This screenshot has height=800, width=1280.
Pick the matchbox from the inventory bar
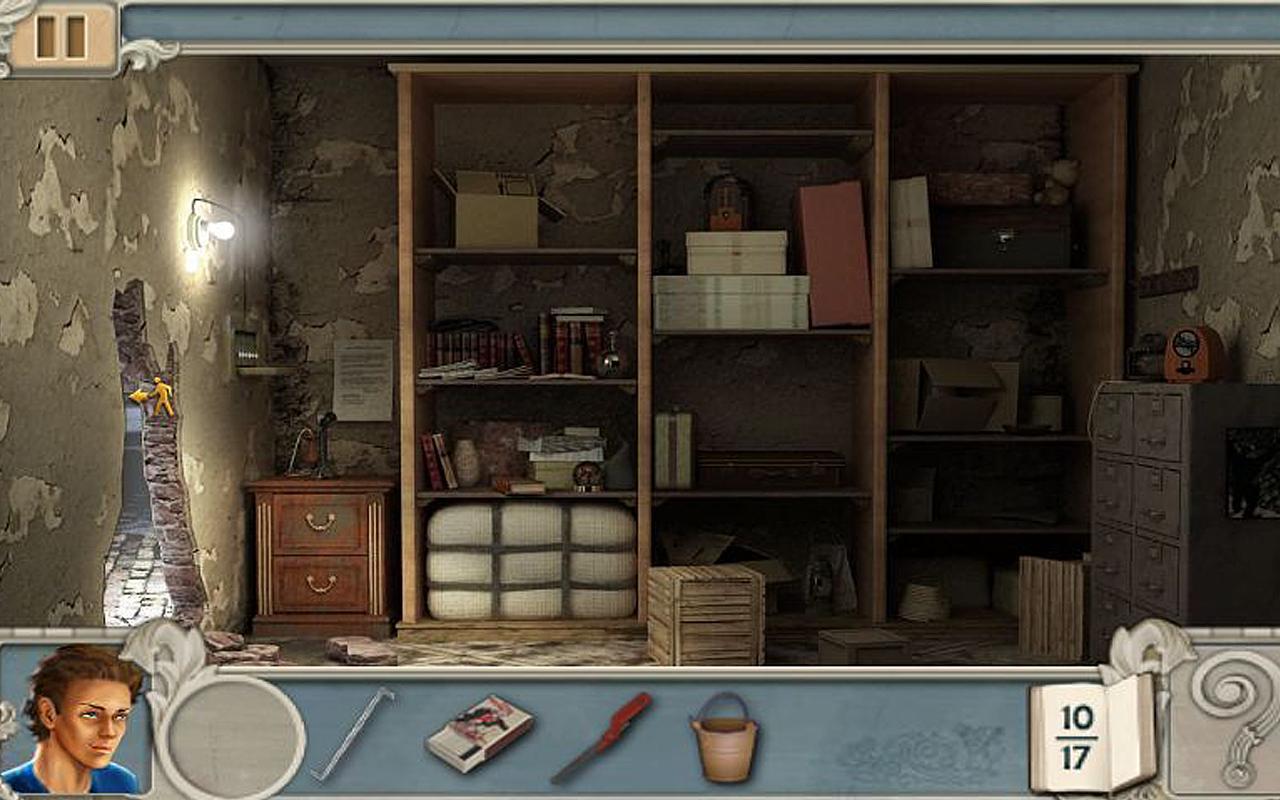(x=479, y=733)
